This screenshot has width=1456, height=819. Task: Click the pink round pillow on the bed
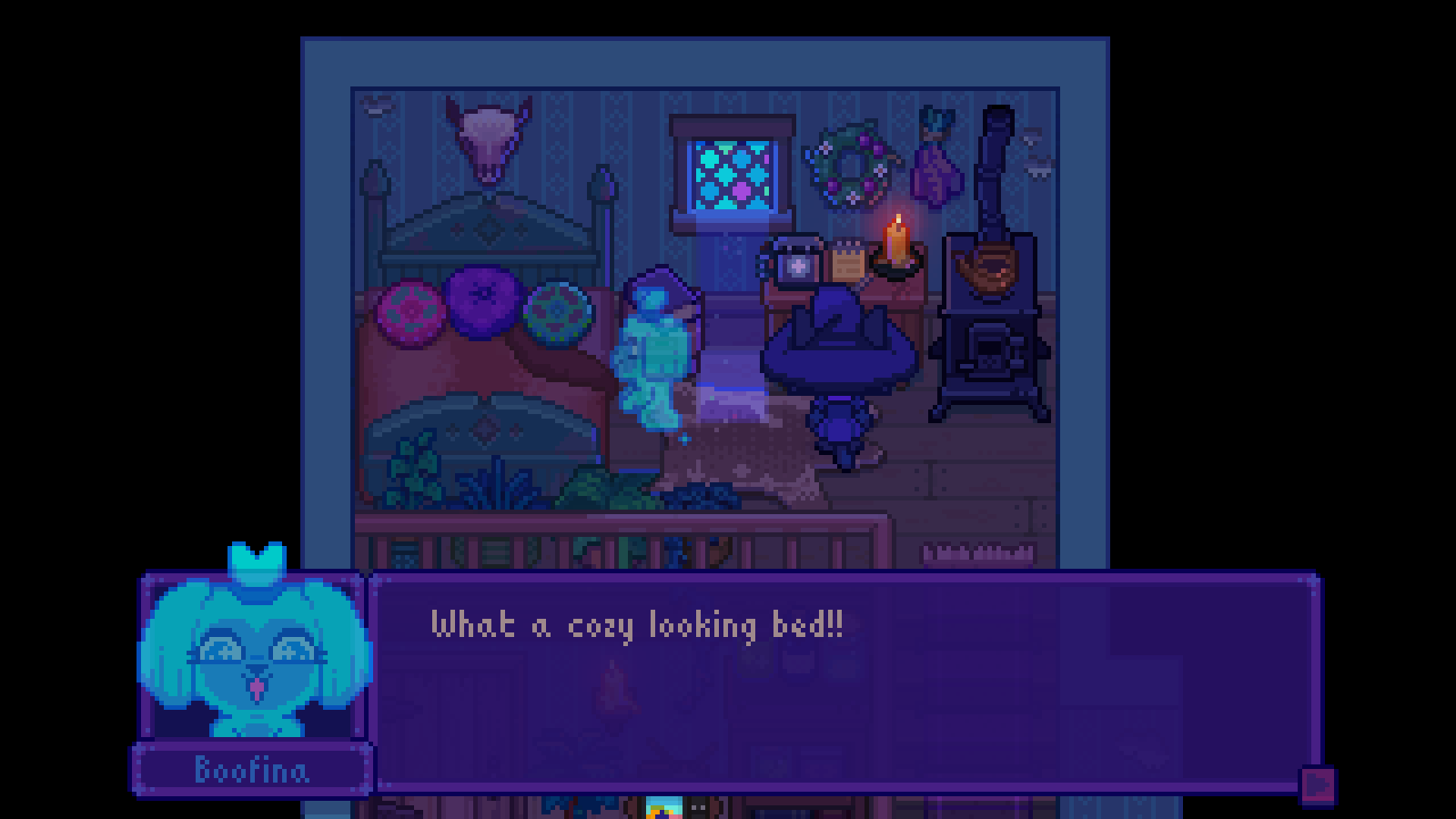click(409, 314)
